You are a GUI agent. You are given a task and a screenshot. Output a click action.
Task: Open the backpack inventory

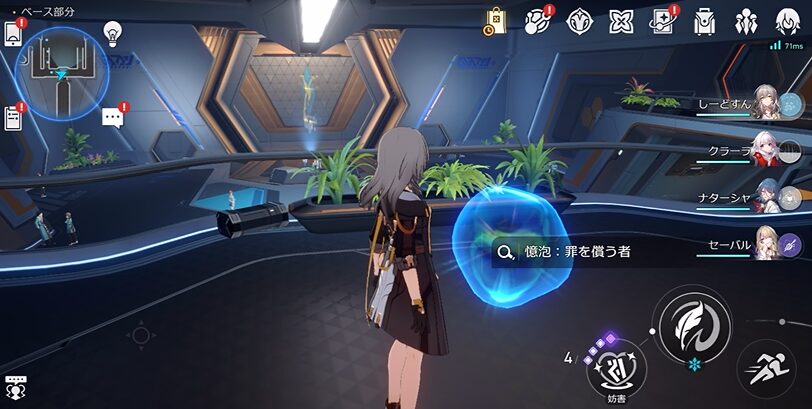click(704, 21)
